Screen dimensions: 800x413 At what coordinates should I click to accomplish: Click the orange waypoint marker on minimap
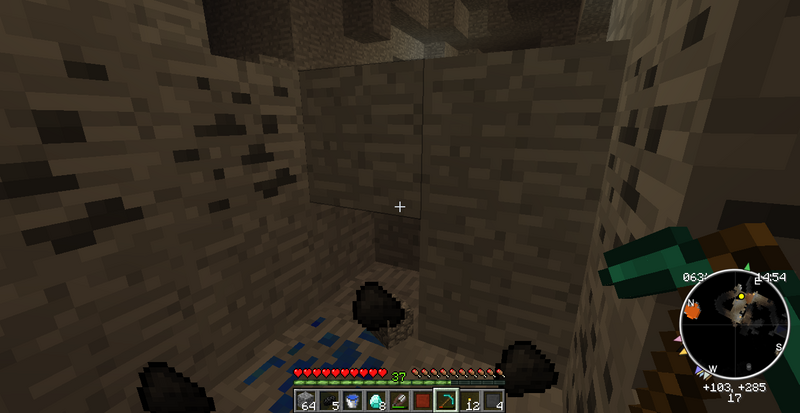pyautogui.click(x=692, y=311)
